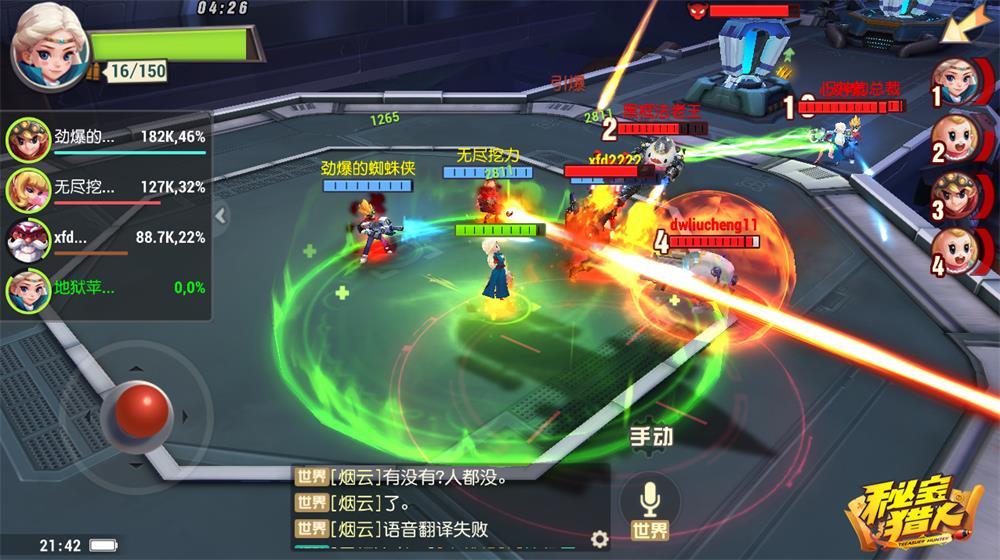The width and height of the screenshot is (1000, 560).
Task: Select enemy portrait numbered 2
Action: click(957, 139)
